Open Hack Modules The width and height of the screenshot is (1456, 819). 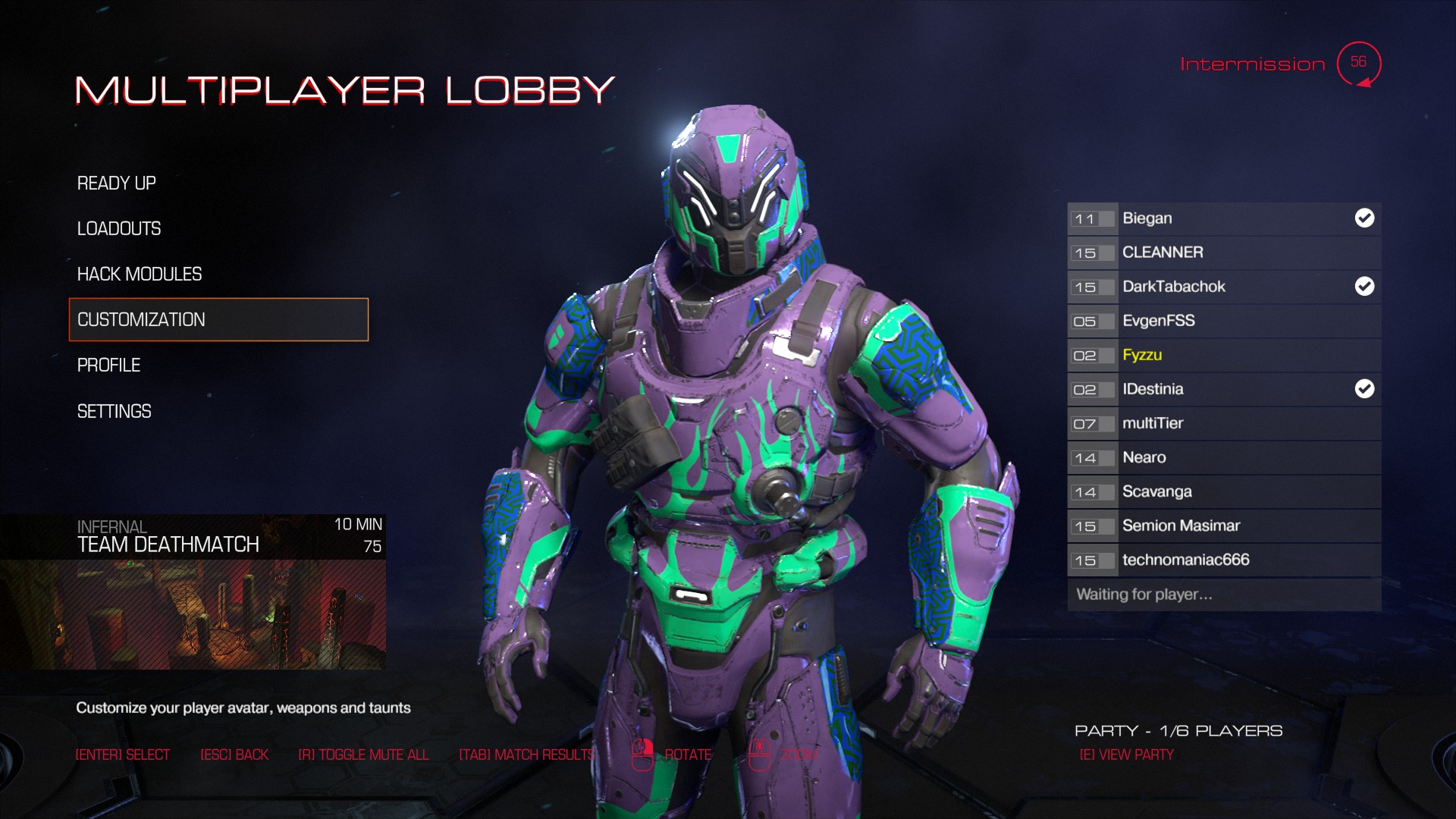tap(140, 275)
